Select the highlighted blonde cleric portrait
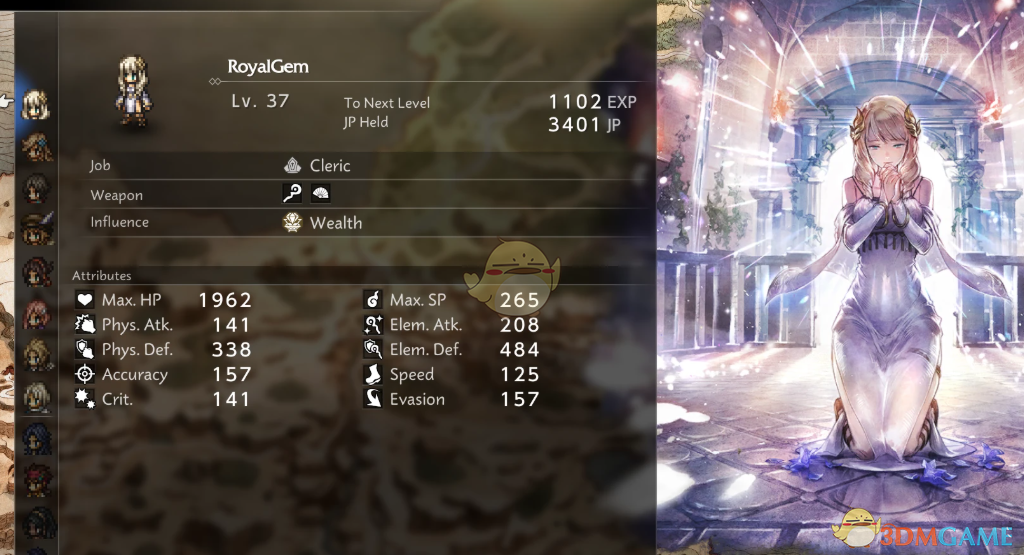Image resolution: width=1024 pixels, height=555 pixels. point(37,103)
